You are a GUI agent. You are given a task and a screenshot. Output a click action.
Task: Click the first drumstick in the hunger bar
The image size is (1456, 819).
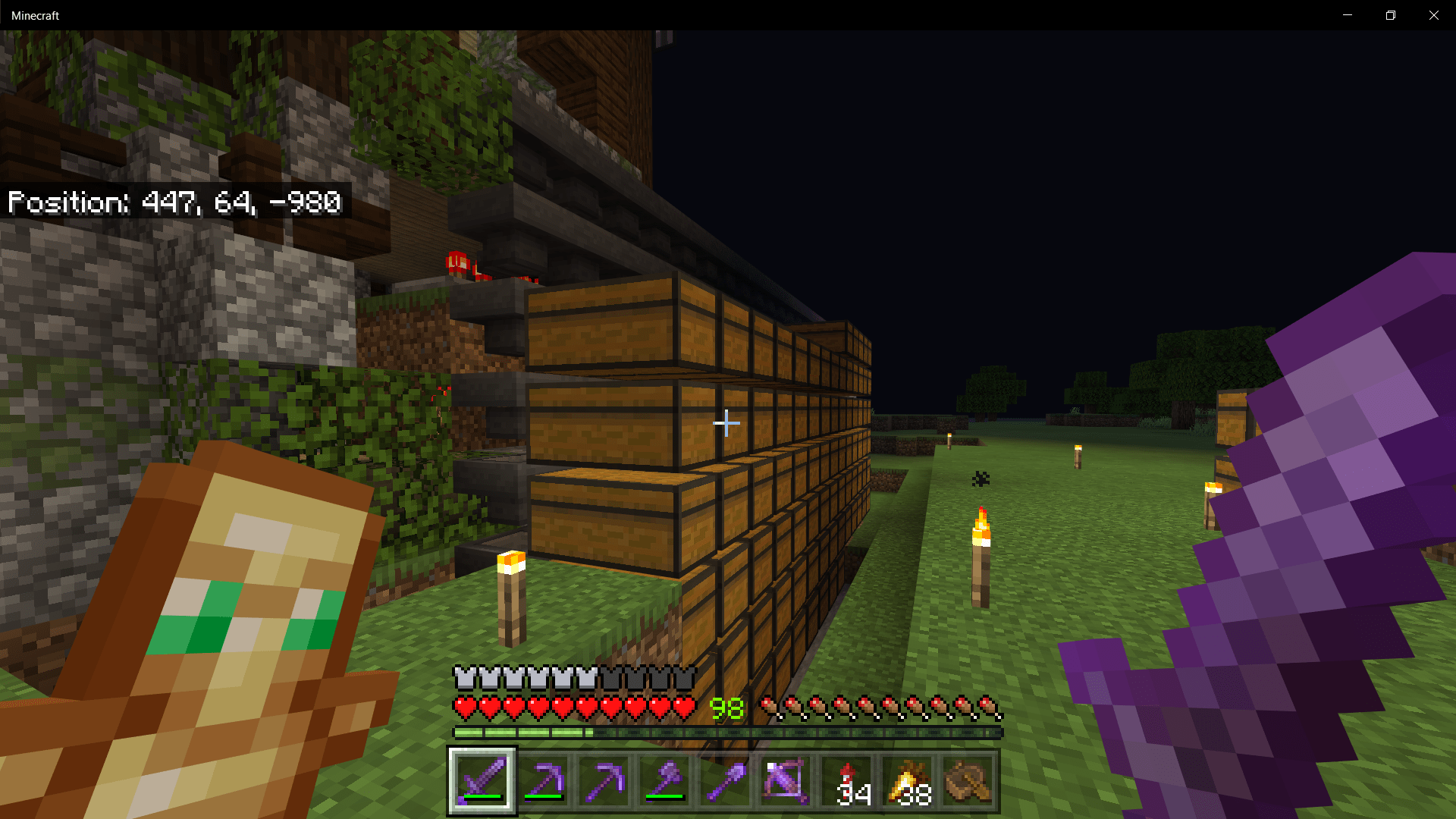(x=768, y=707)
